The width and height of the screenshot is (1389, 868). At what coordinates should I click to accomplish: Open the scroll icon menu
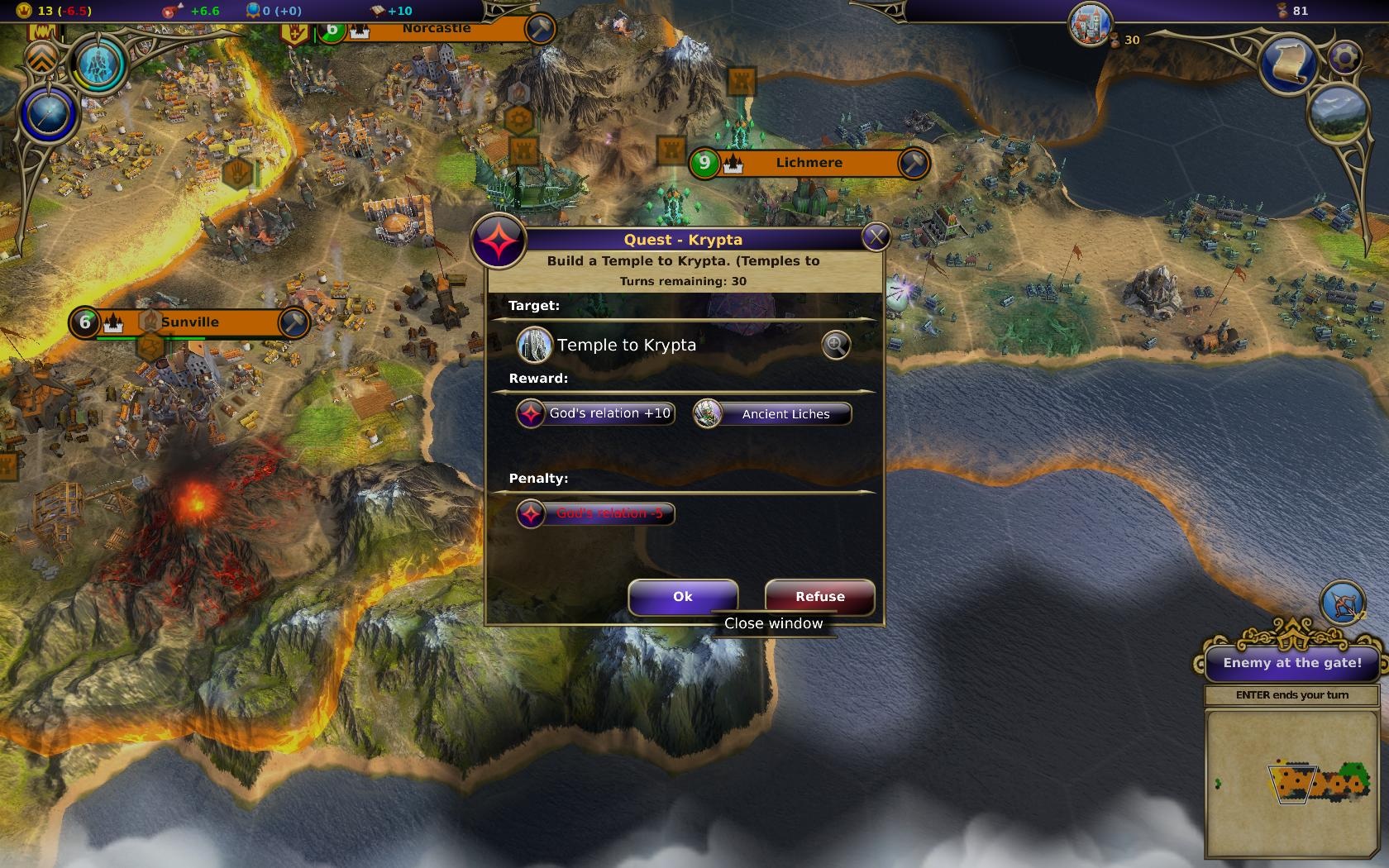[1288, 64]
